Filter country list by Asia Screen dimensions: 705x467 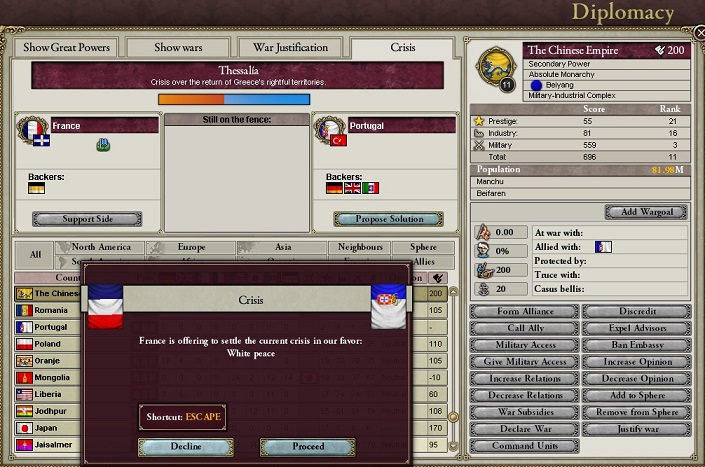(282, 247)
